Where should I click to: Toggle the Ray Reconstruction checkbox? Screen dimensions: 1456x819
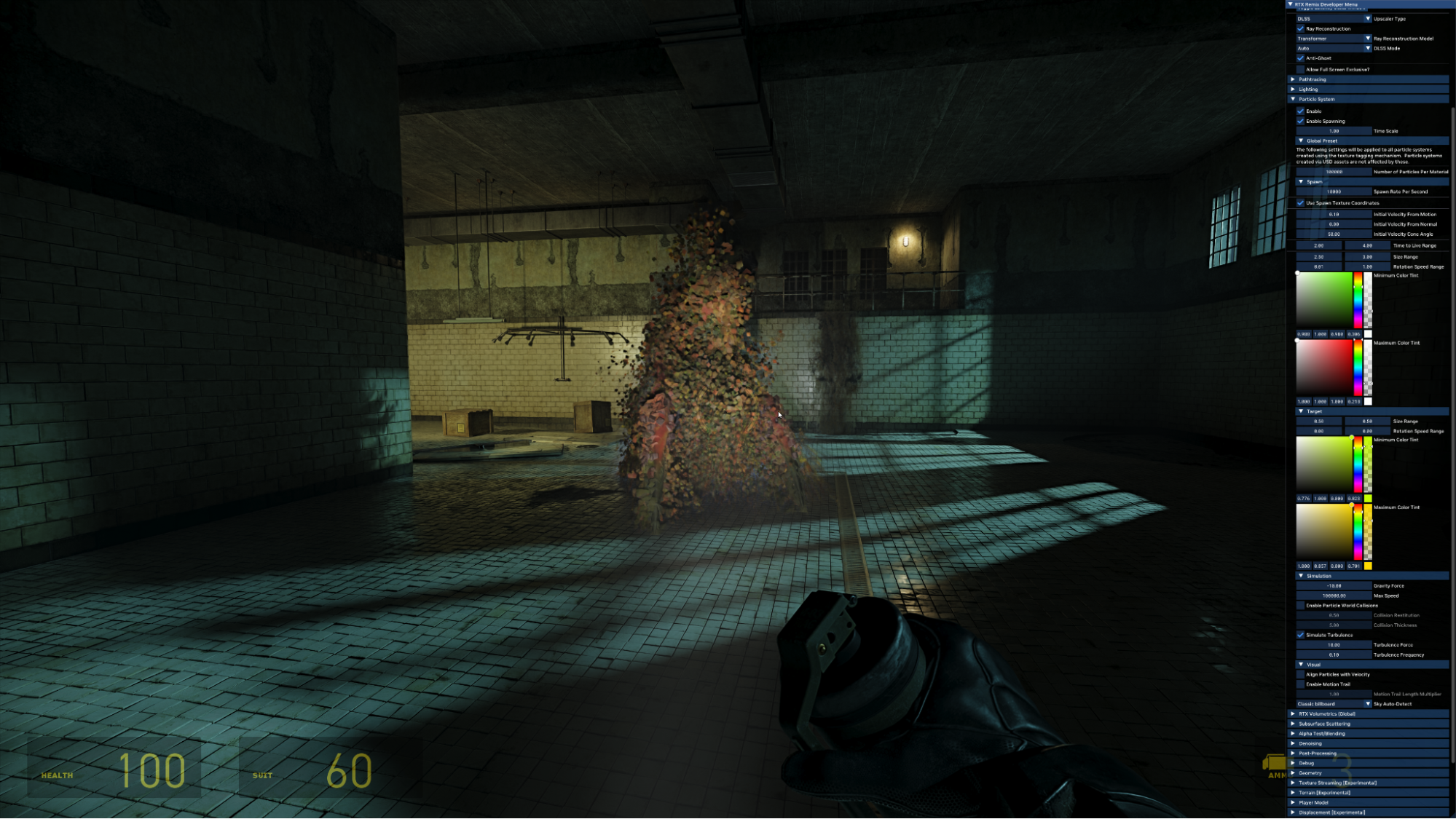pos(1301,28)
